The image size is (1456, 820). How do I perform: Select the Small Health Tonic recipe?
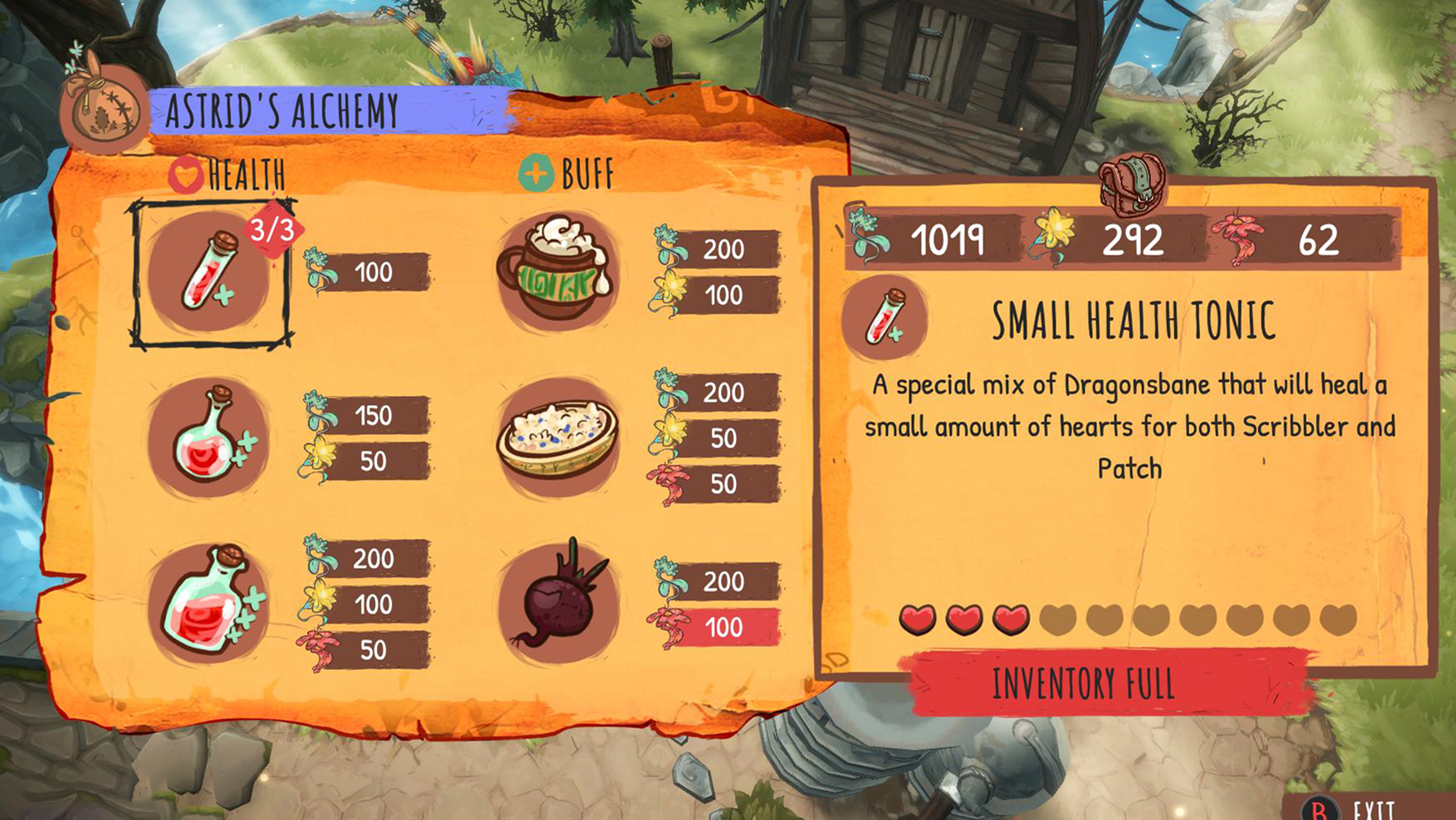(209, 272)
